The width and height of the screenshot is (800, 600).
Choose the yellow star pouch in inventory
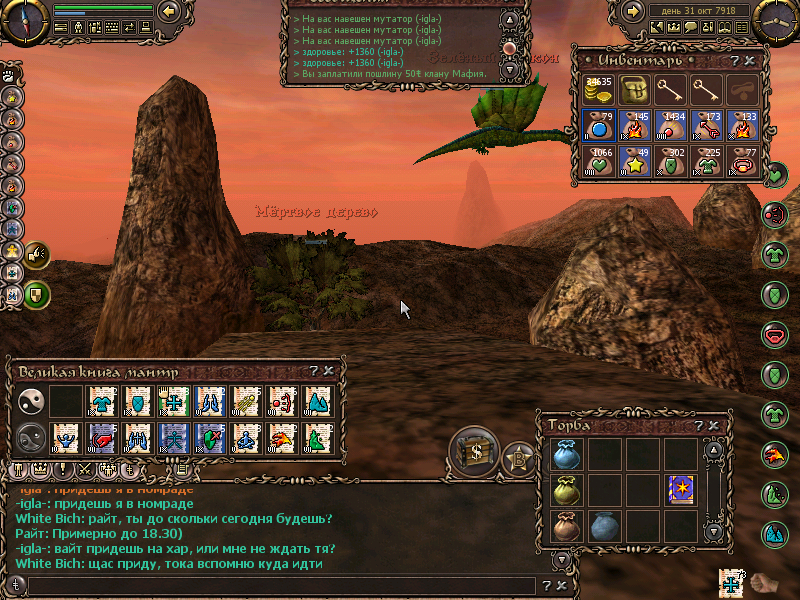click(x=634, y=160)
